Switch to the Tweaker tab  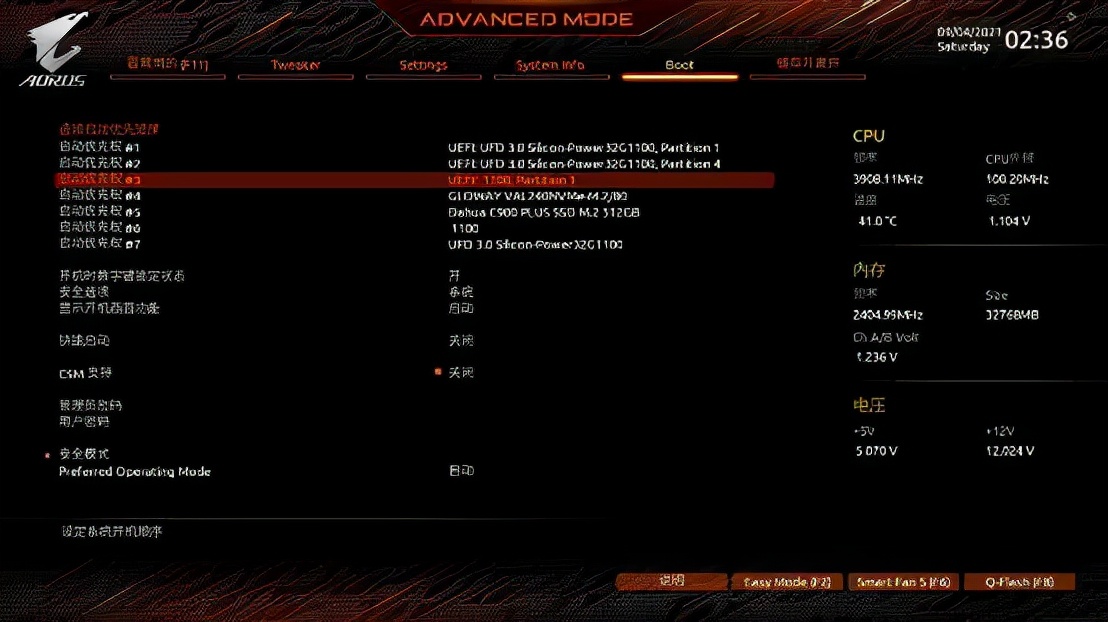(295, 65)
